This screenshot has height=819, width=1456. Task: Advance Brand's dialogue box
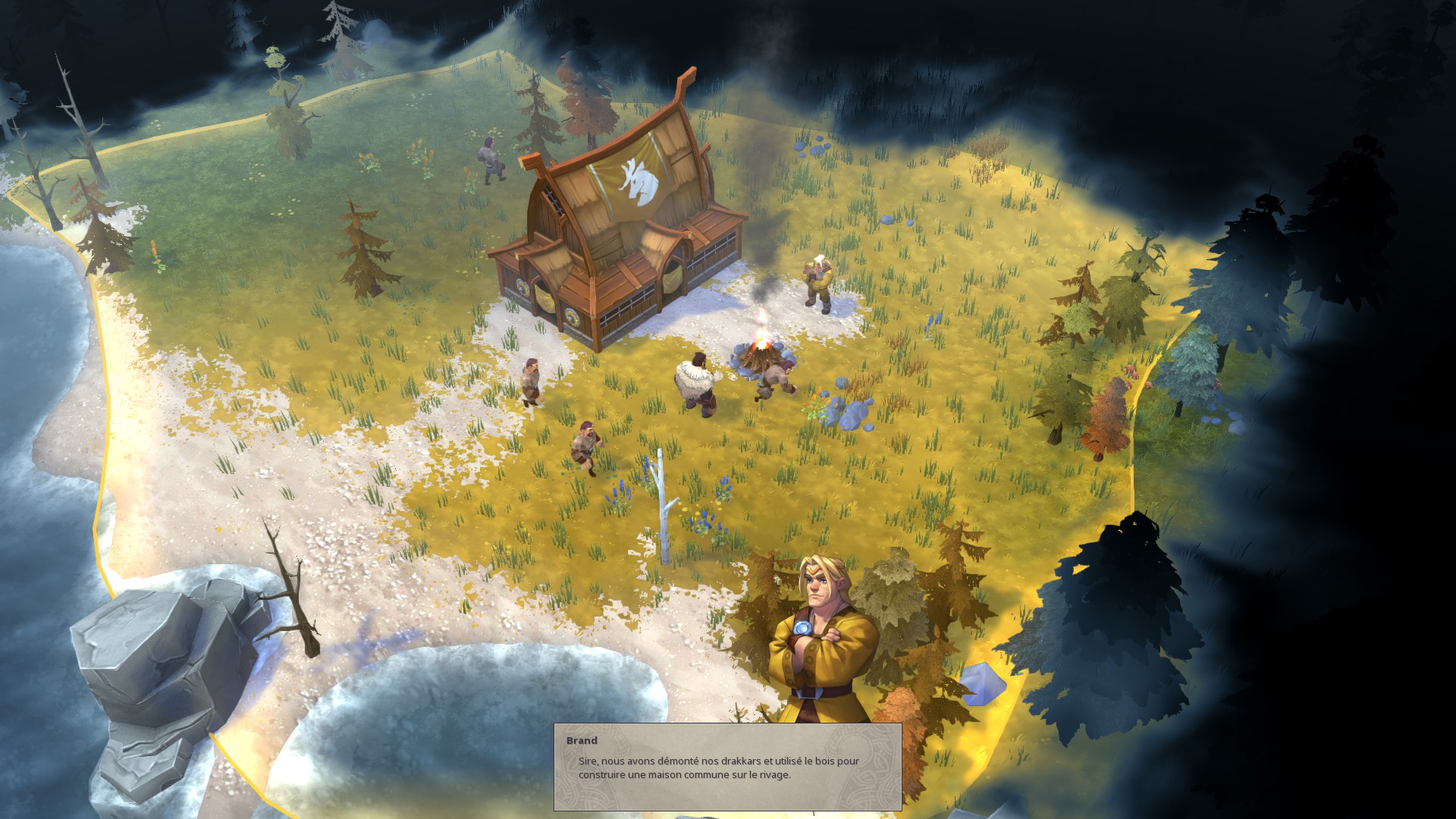(727, 767)
